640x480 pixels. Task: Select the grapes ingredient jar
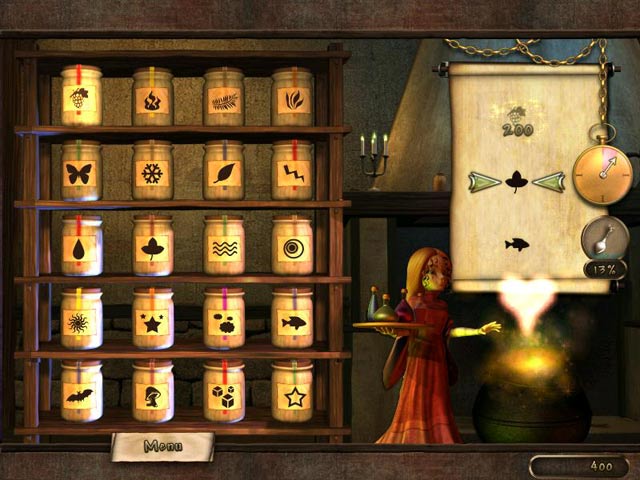[81, 100]
